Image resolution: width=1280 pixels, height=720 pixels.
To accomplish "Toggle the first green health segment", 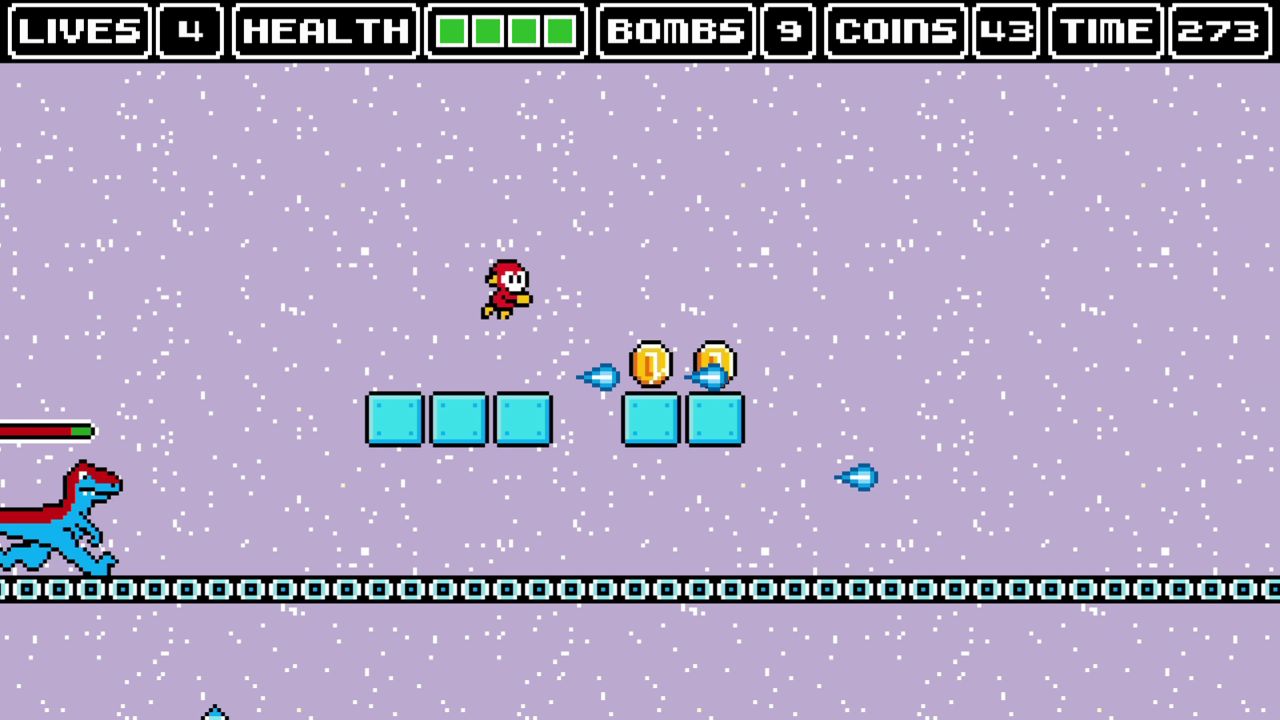I will click(453, 31).
